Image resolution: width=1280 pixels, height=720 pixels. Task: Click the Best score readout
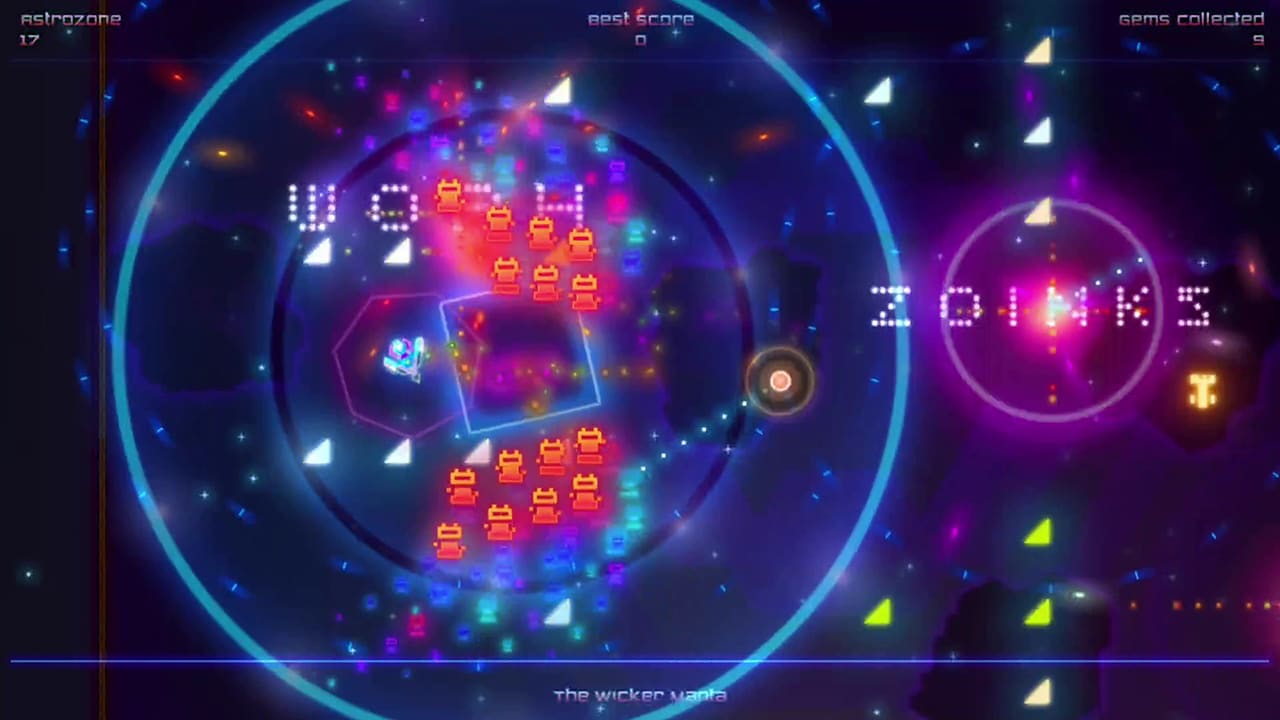(x=640, y=18)
